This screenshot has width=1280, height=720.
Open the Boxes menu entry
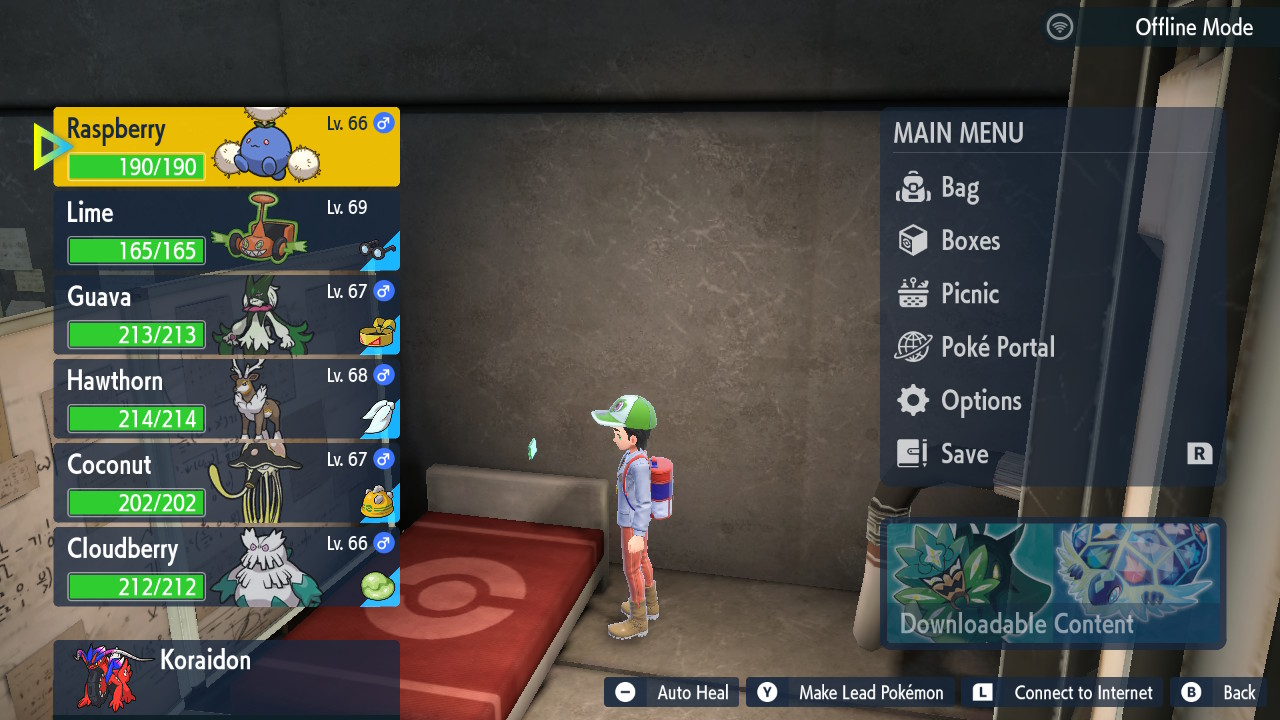[969, 241]
